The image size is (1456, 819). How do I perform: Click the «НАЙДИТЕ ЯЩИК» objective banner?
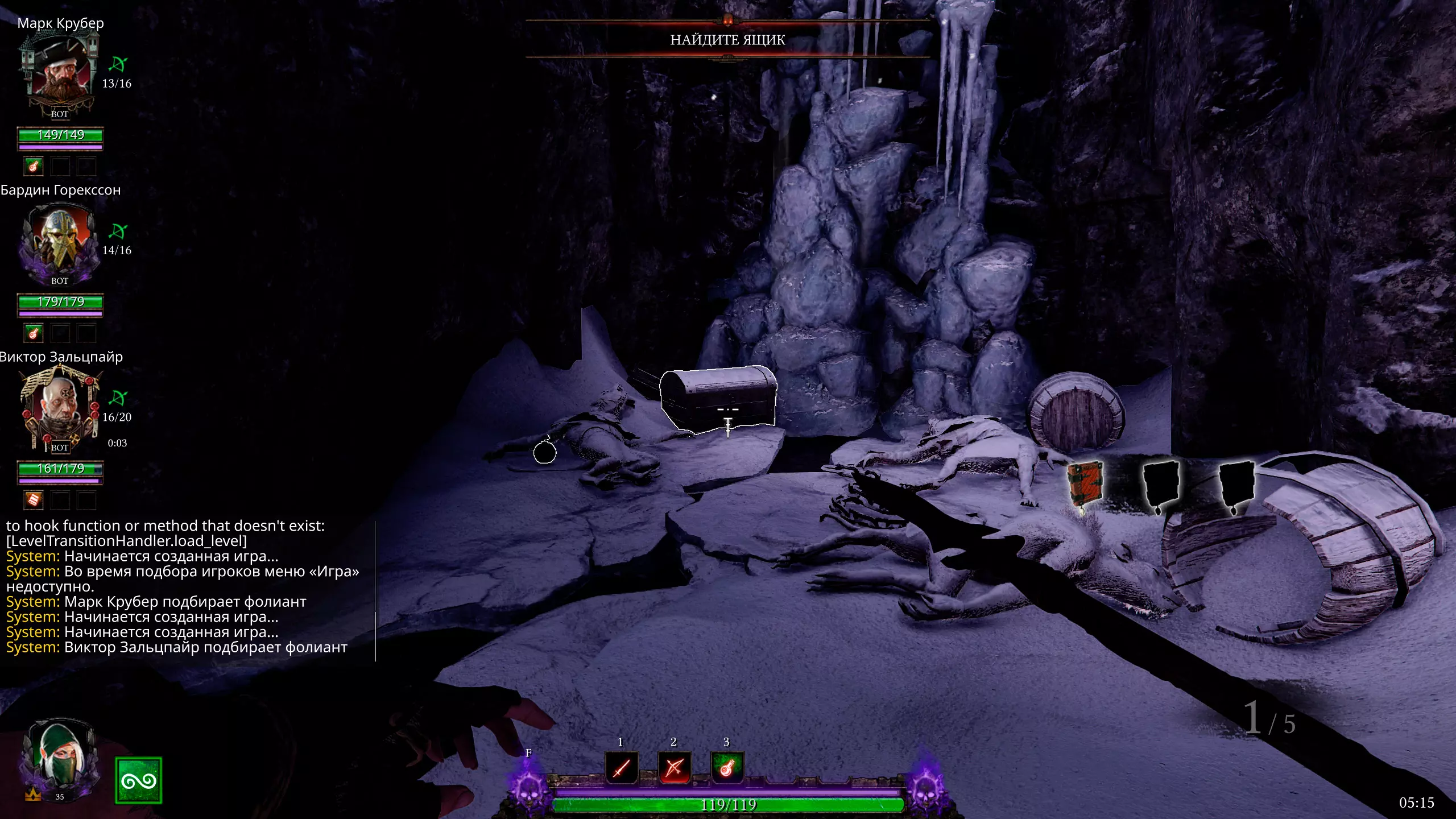727,40
